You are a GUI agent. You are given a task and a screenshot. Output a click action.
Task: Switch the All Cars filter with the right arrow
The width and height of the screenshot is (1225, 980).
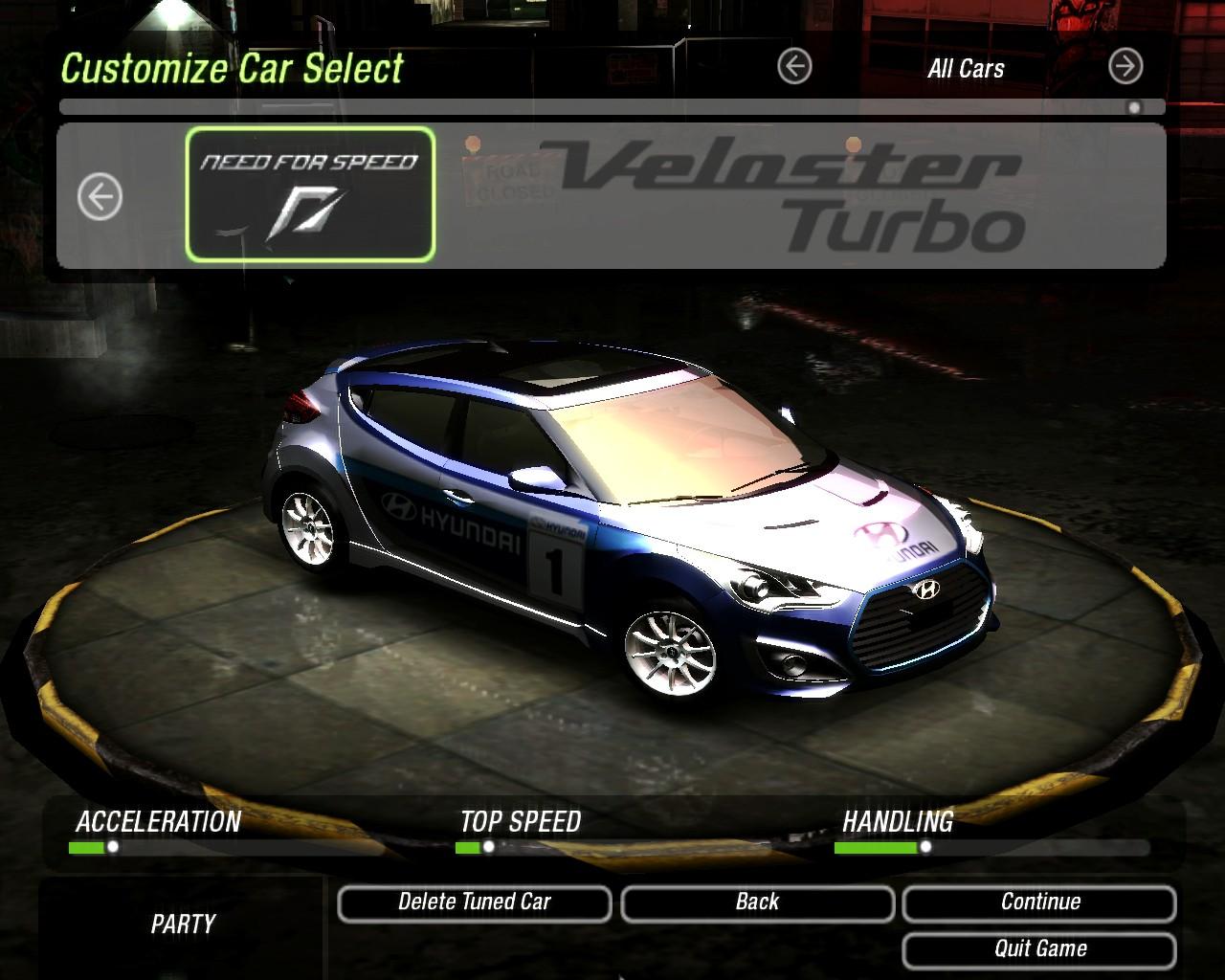click(1125, 67)
